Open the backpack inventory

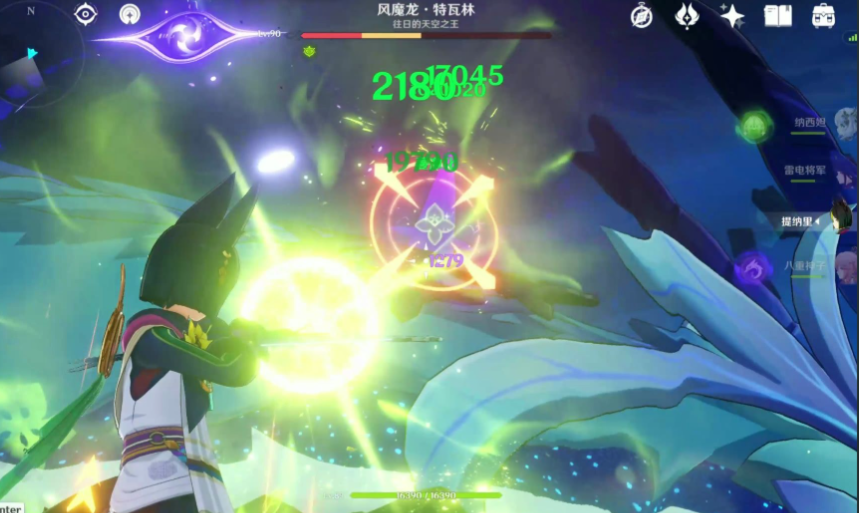[824, 15]
